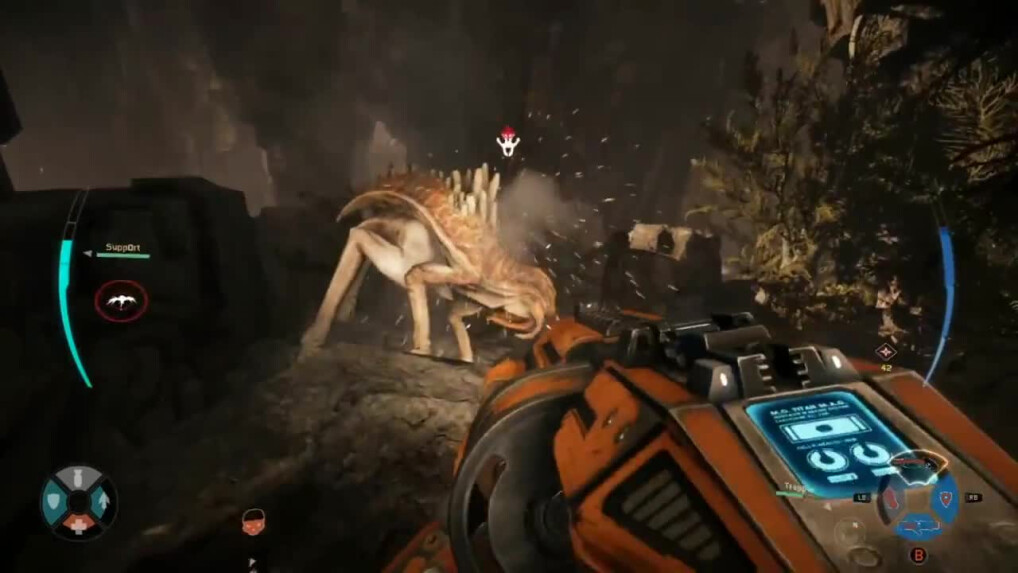Select the bomb ability wheel segment
This screenshot has height=573, width=1018.
tap(79, 478)
